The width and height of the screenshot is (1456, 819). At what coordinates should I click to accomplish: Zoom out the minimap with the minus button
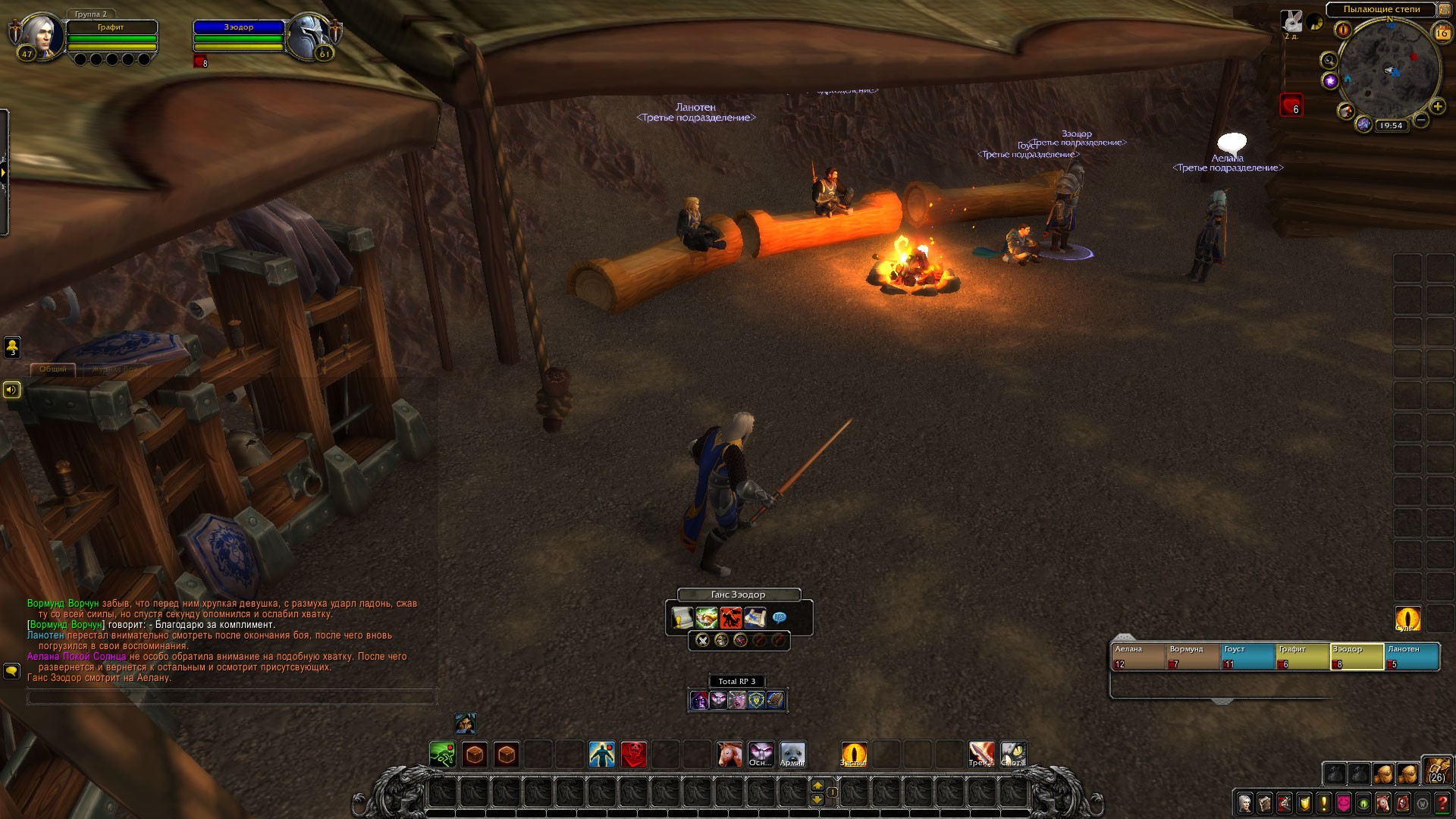point(1421,120)
